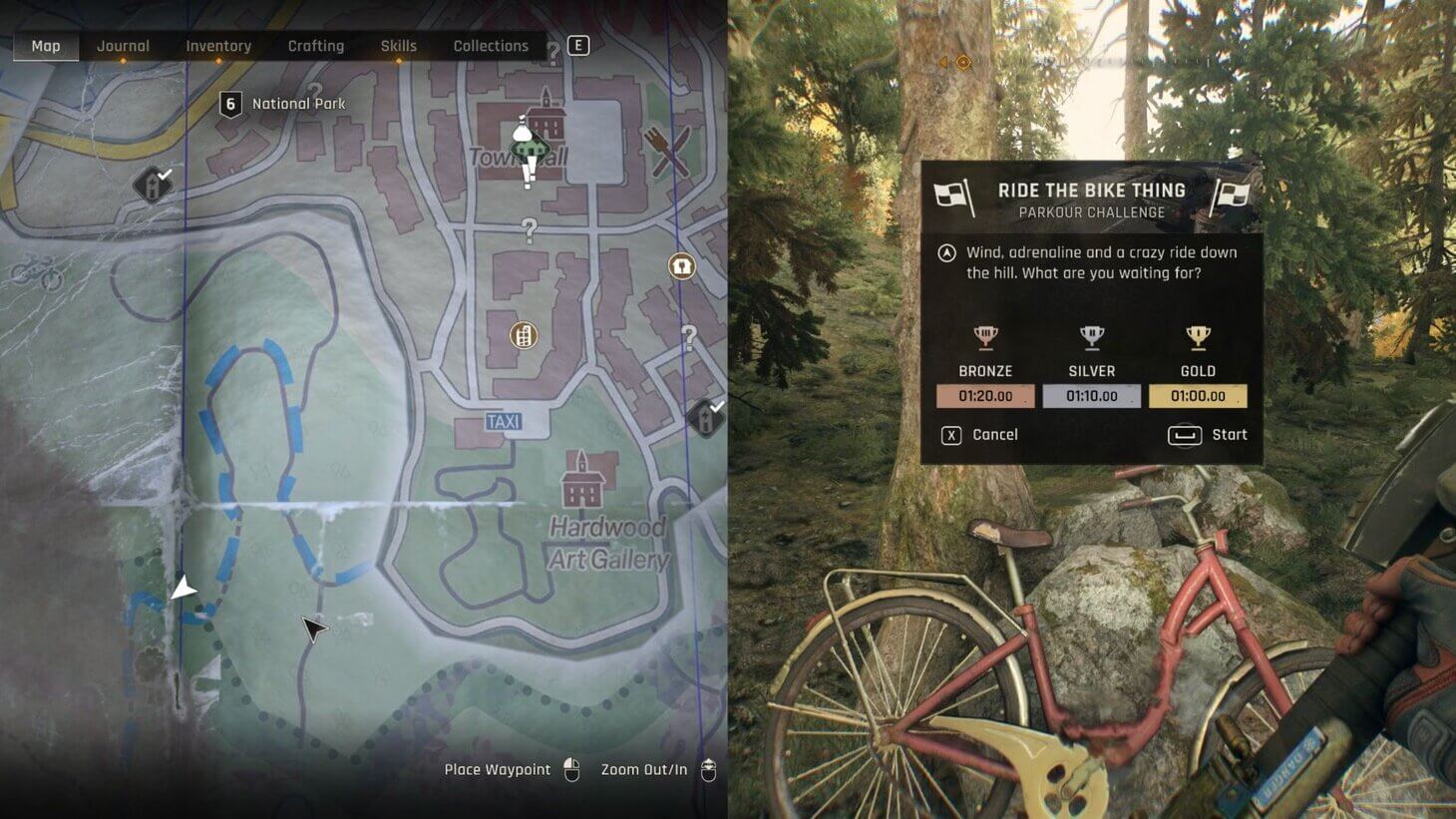The width and height of the screenshot is (1456, 819).
Task: Start the Ride the Bike Thing challenge
Action: (1208, 435)
